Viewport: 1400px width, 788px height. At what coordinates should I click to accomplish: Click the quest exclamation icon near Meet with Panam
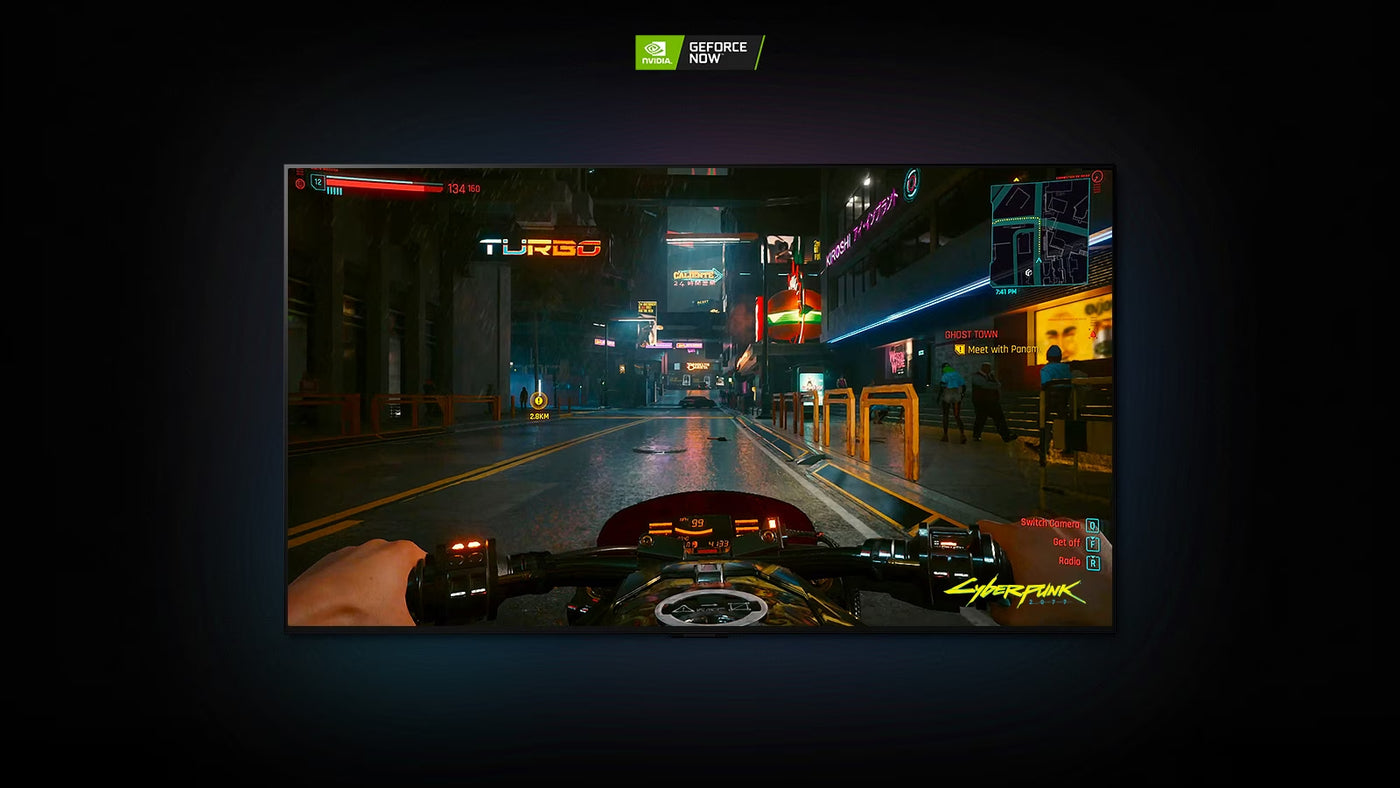click(x=959, y=350)
